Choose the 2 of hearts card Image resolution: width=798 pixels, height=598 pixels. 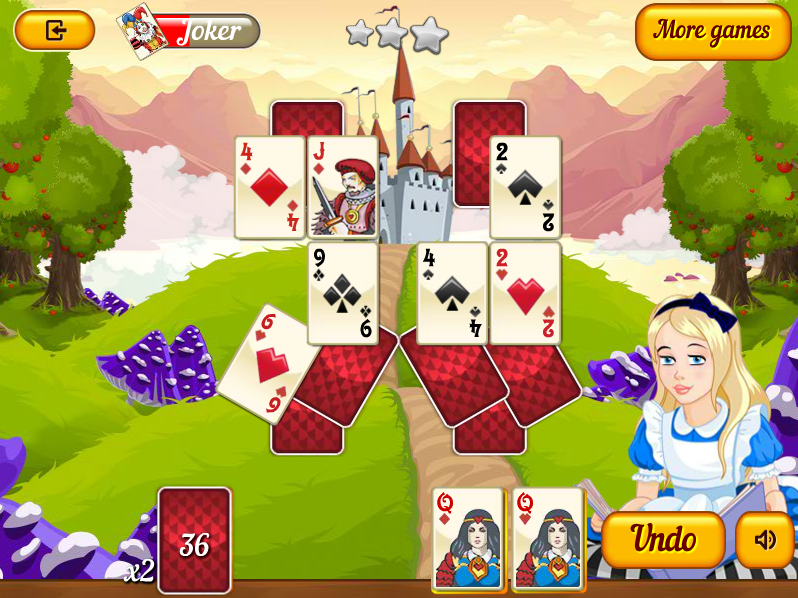(525, 292)
